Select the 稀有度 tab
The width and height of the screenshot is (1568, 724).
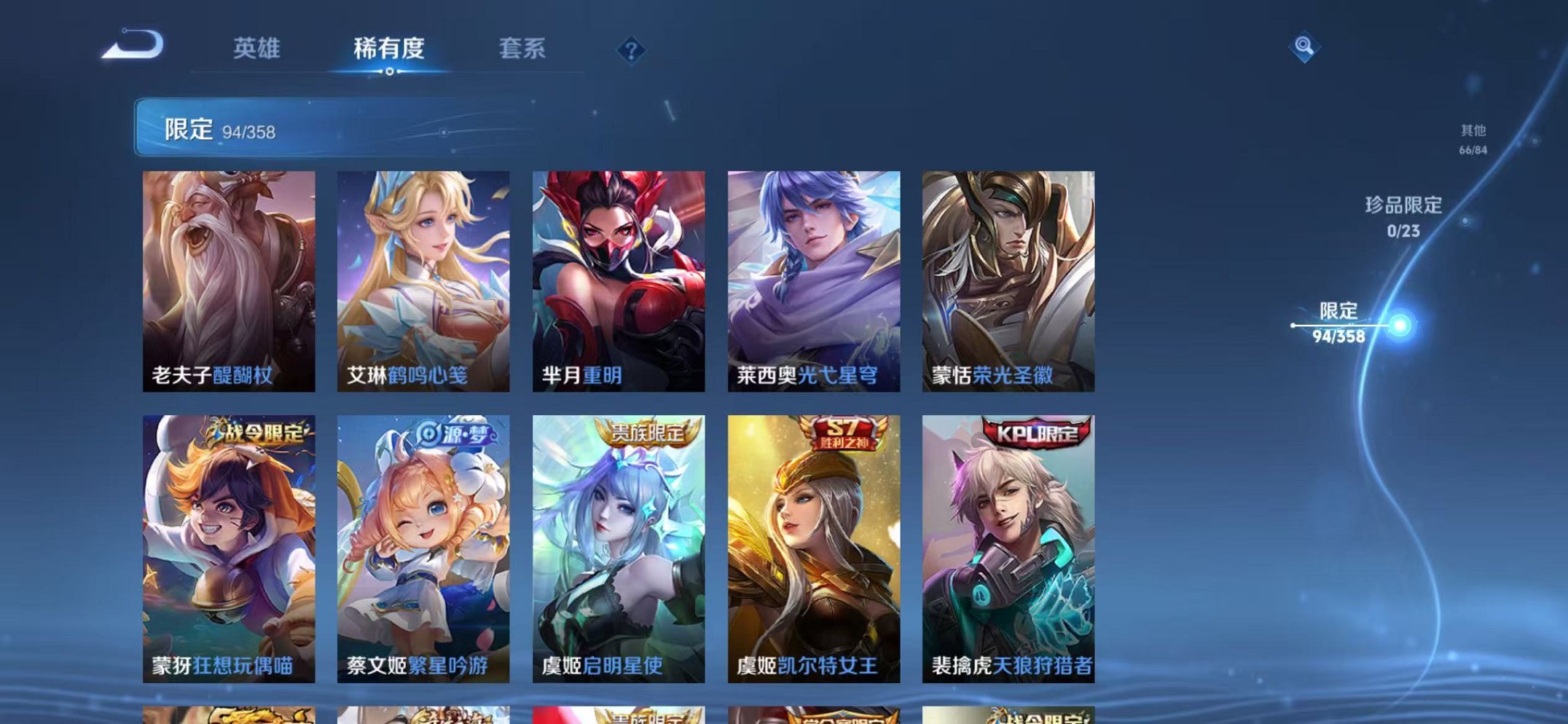[389, 48]
